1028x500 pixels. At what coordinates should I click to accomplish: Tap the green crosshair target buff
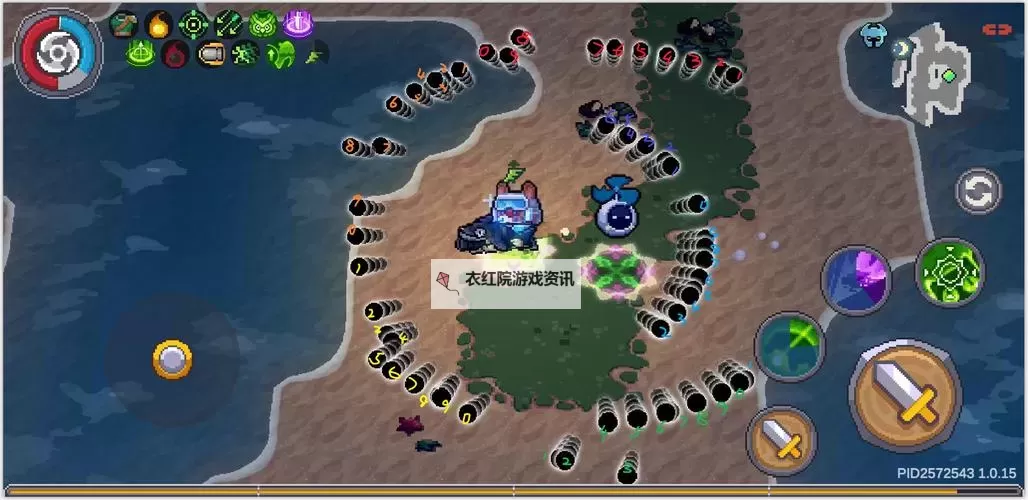click(x=193, y=24)
